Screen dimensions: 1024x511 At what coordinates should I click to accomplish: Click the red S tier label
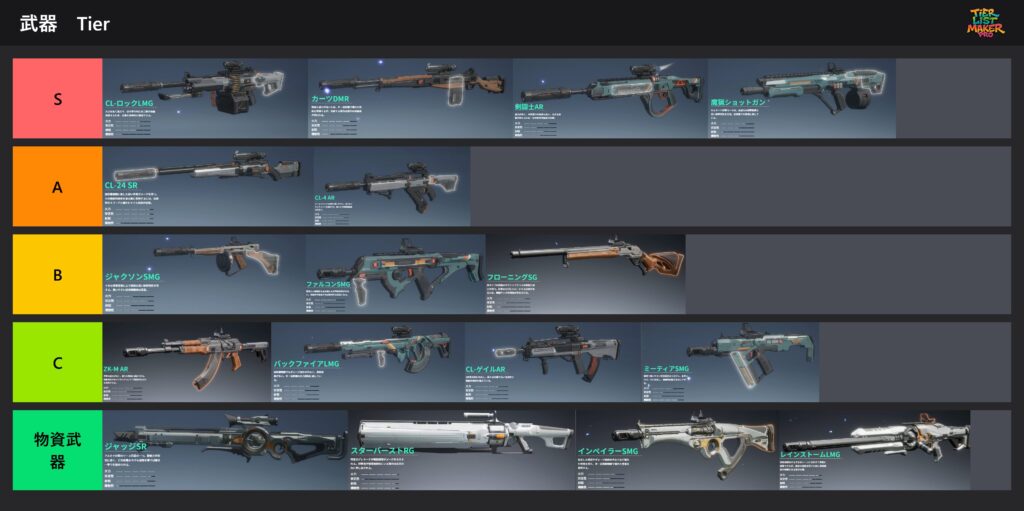coord(58,98)
